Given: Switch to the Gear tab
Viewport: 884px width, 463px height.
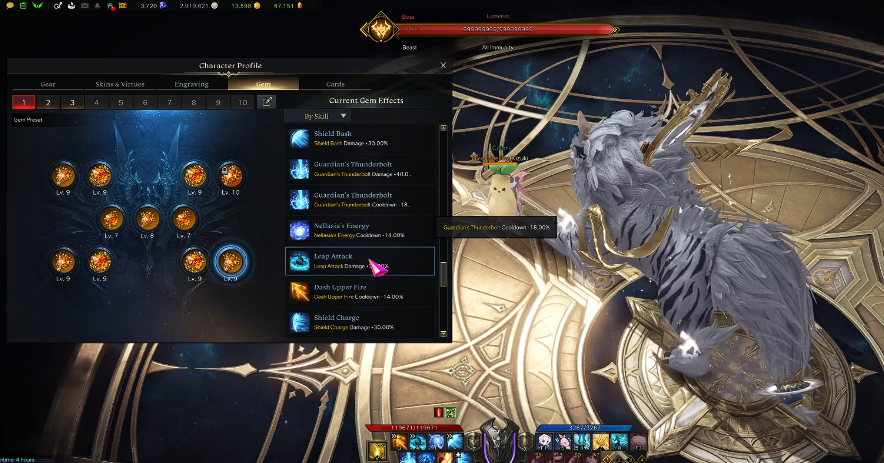Looking at the screenshot, I should [x=47, y=84].
